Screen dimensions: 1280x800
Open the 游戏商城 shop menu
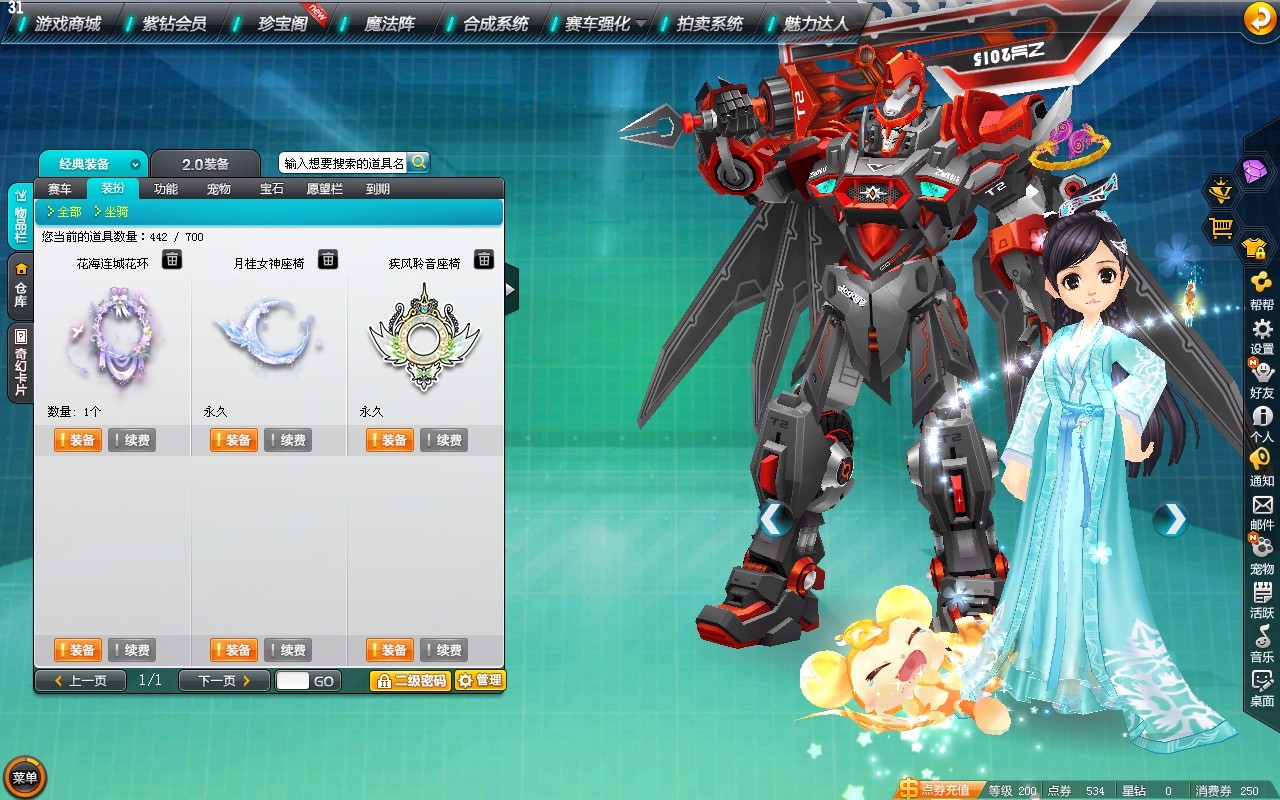click(67, 23)
